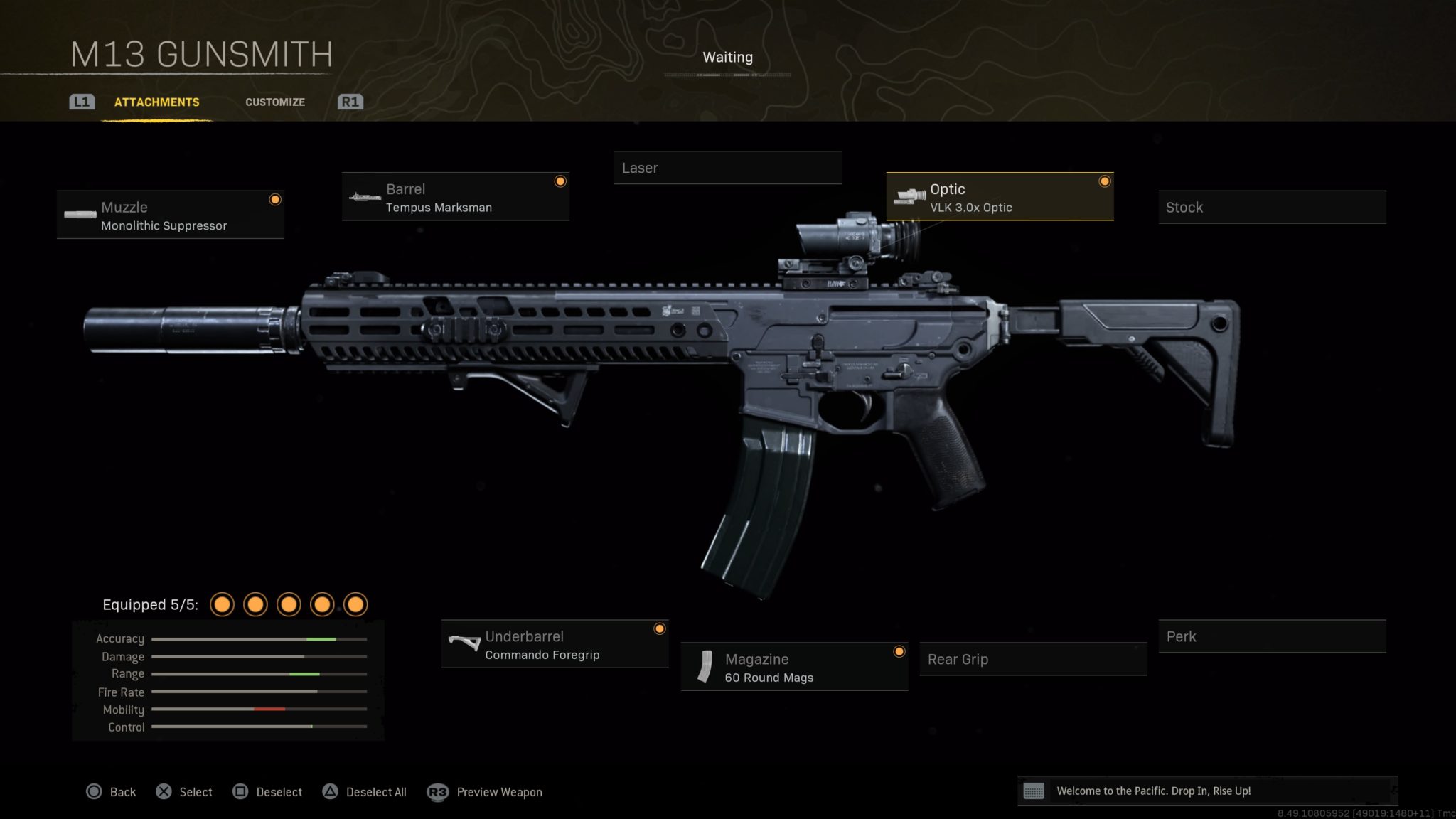
Task: Toggle the first equipped attachment dot
Action: pyautogui.click(x=223, y=604)
